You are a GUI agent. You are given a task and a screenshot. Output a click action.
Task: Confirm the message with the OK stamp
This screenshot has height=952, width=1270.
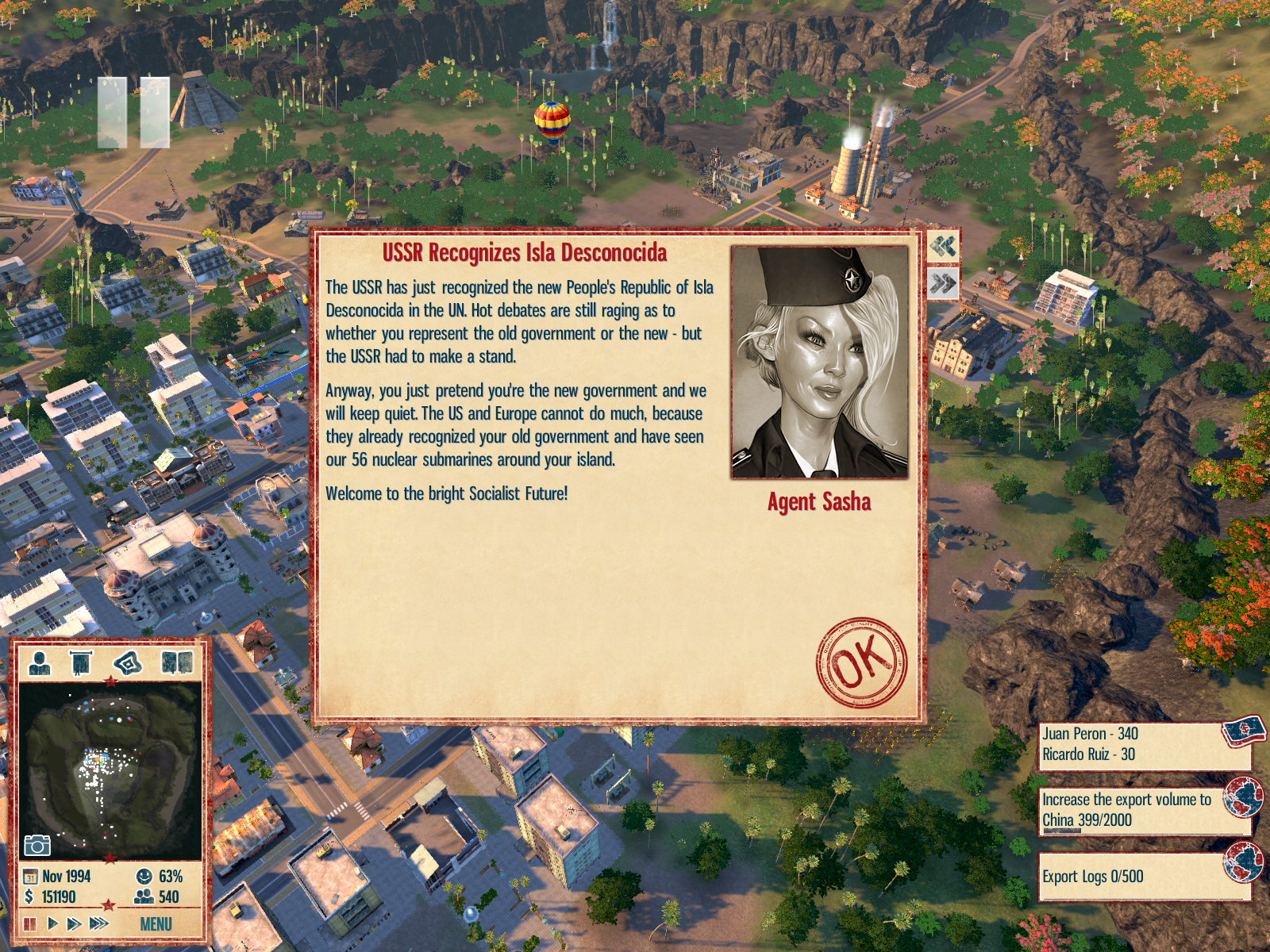861,662
